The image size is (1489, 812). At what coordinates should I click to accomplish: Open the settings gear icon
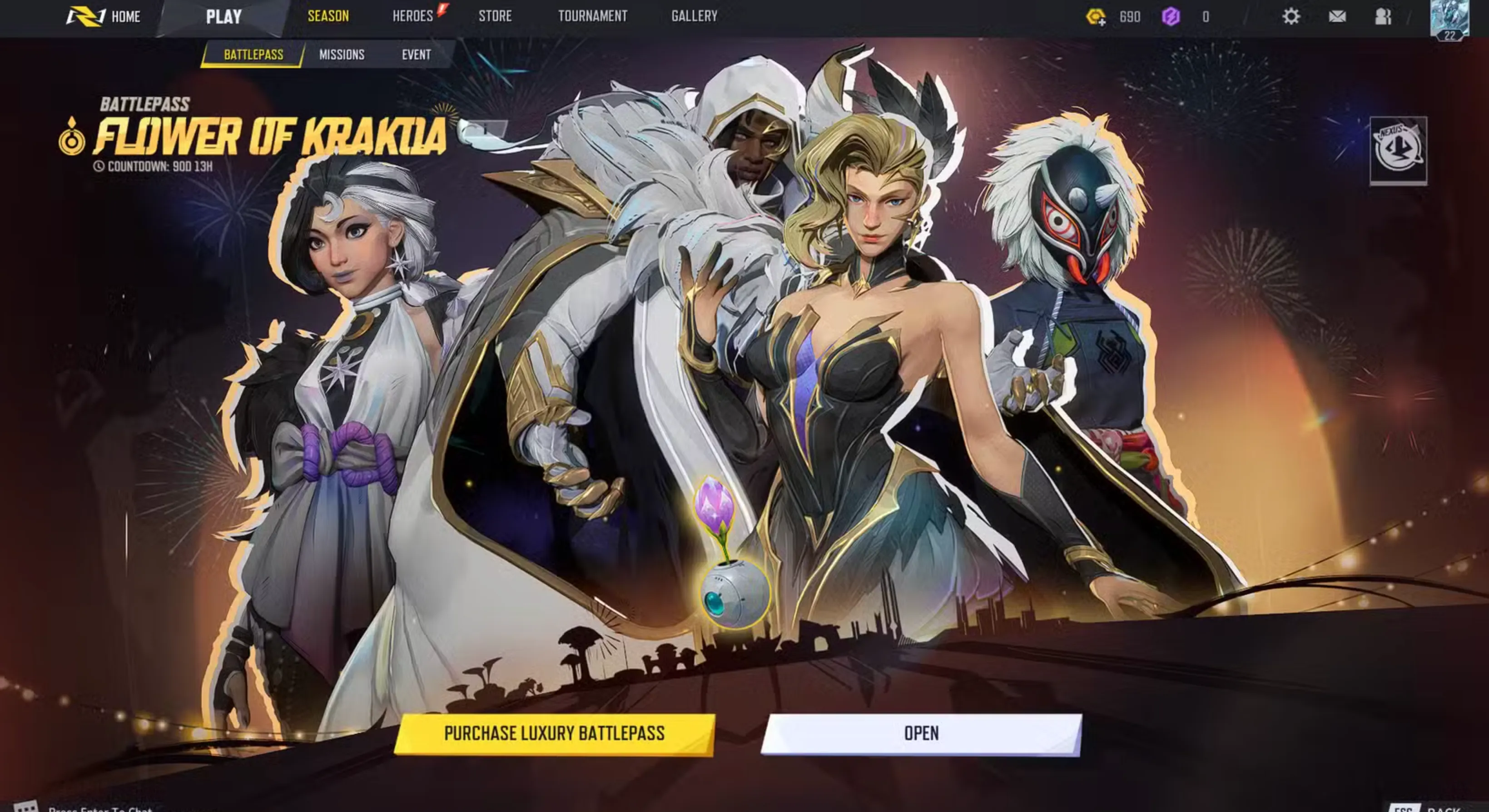(1291, 16)
